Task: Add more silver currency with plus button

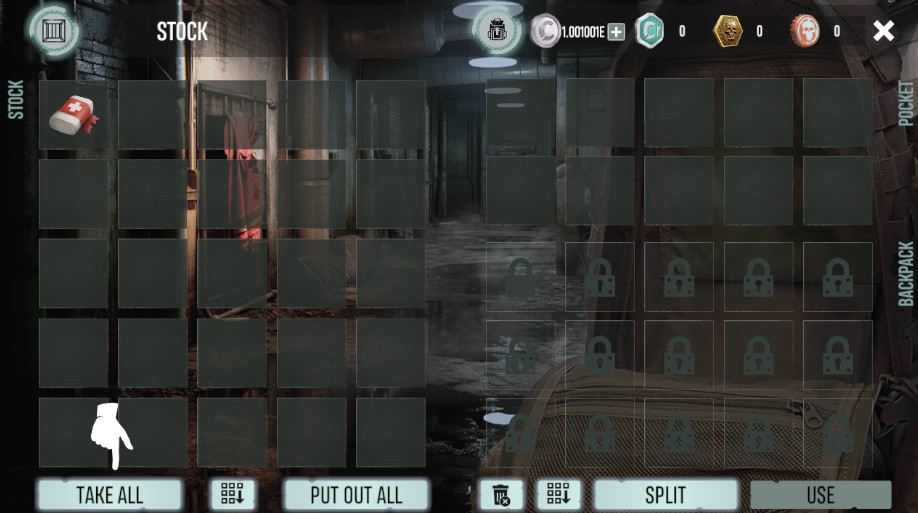Action: click(x=616, y=32)
